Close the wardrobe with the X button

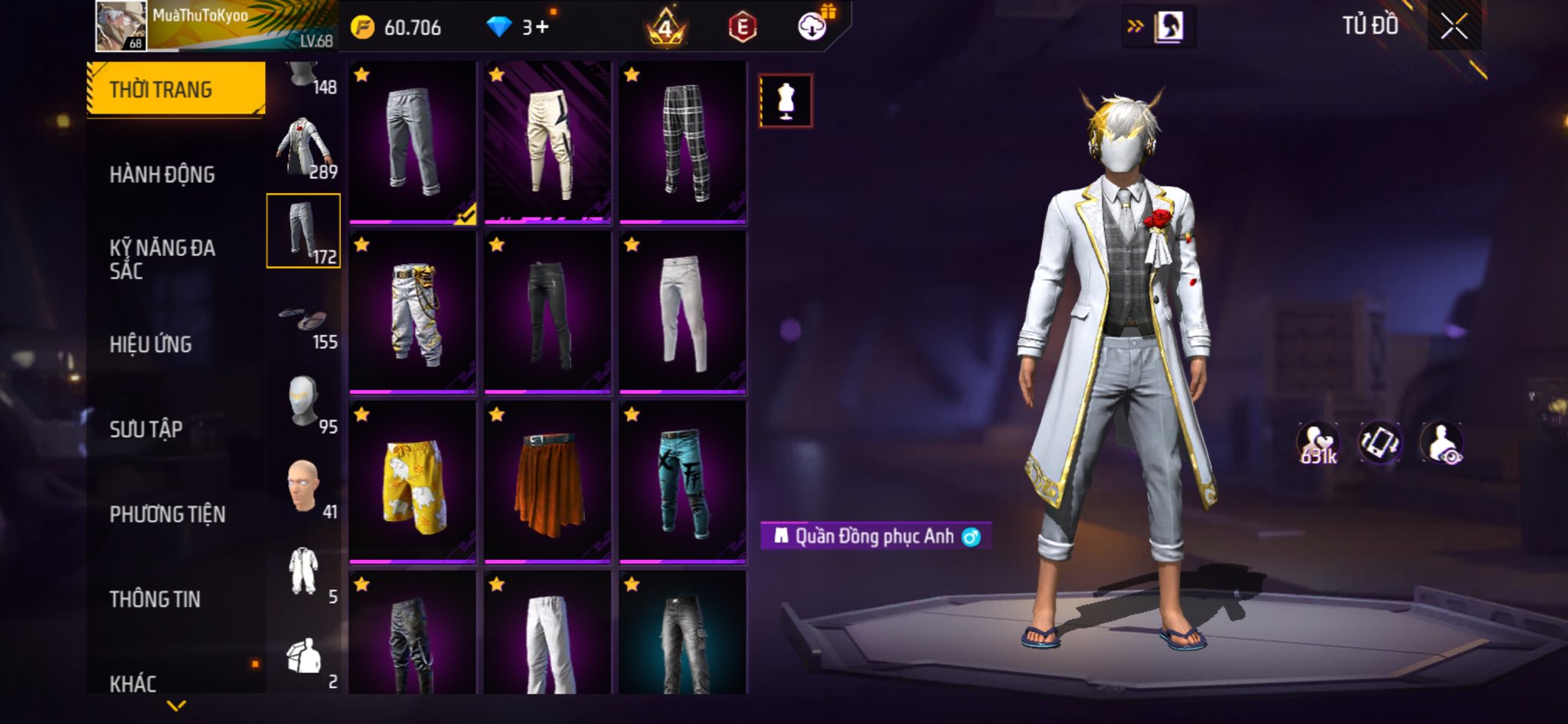1453,28
